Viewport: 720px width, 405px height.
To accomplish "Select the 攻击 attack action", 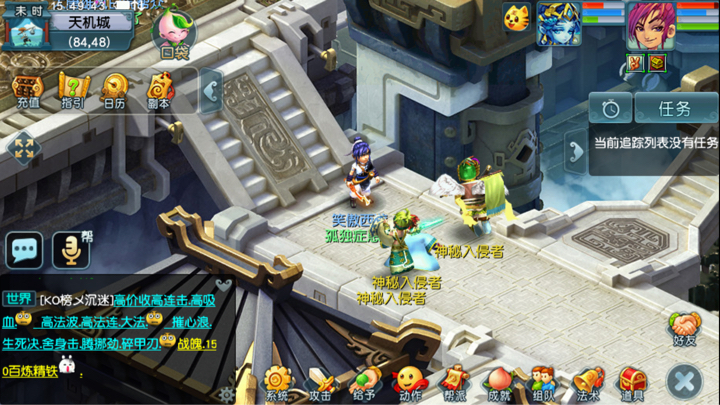I will [321, 383].
